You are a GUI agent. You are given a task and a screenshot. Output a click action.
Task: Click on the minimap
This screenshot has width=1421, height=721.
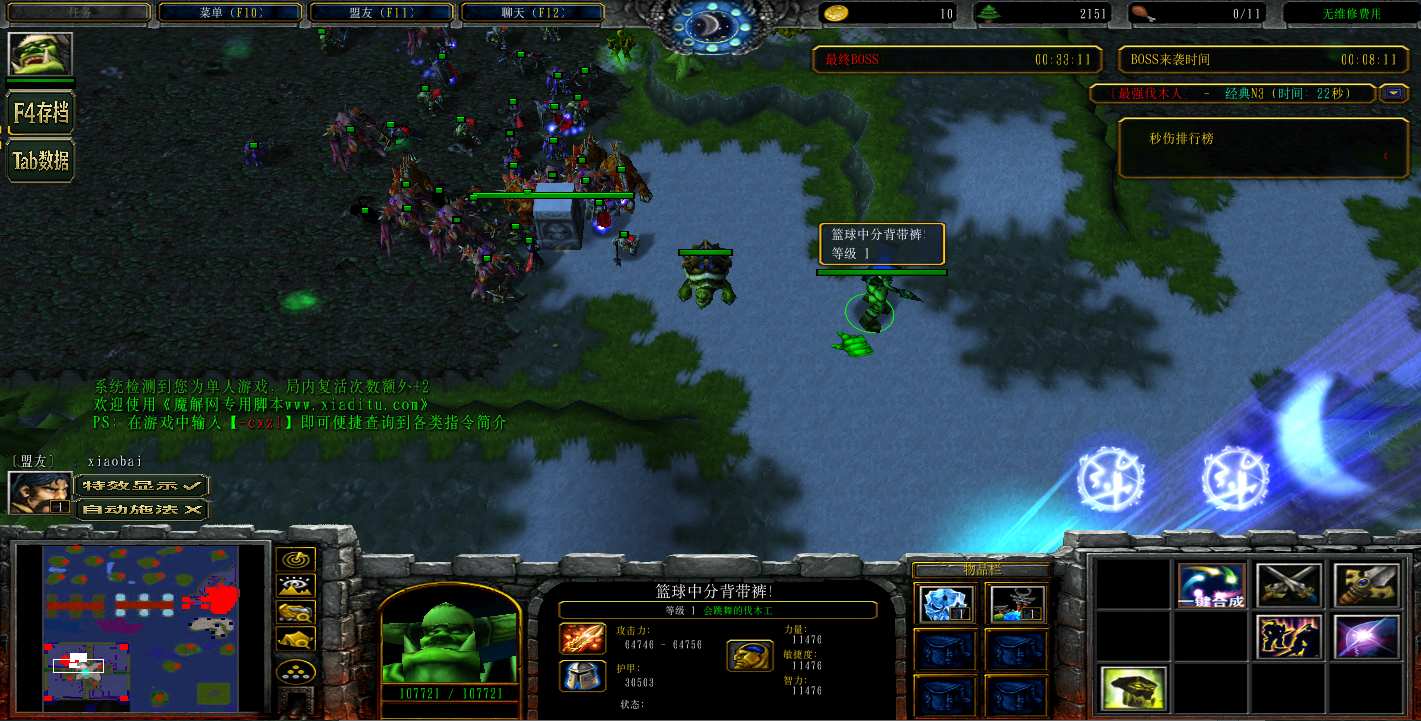click(141, 624)
